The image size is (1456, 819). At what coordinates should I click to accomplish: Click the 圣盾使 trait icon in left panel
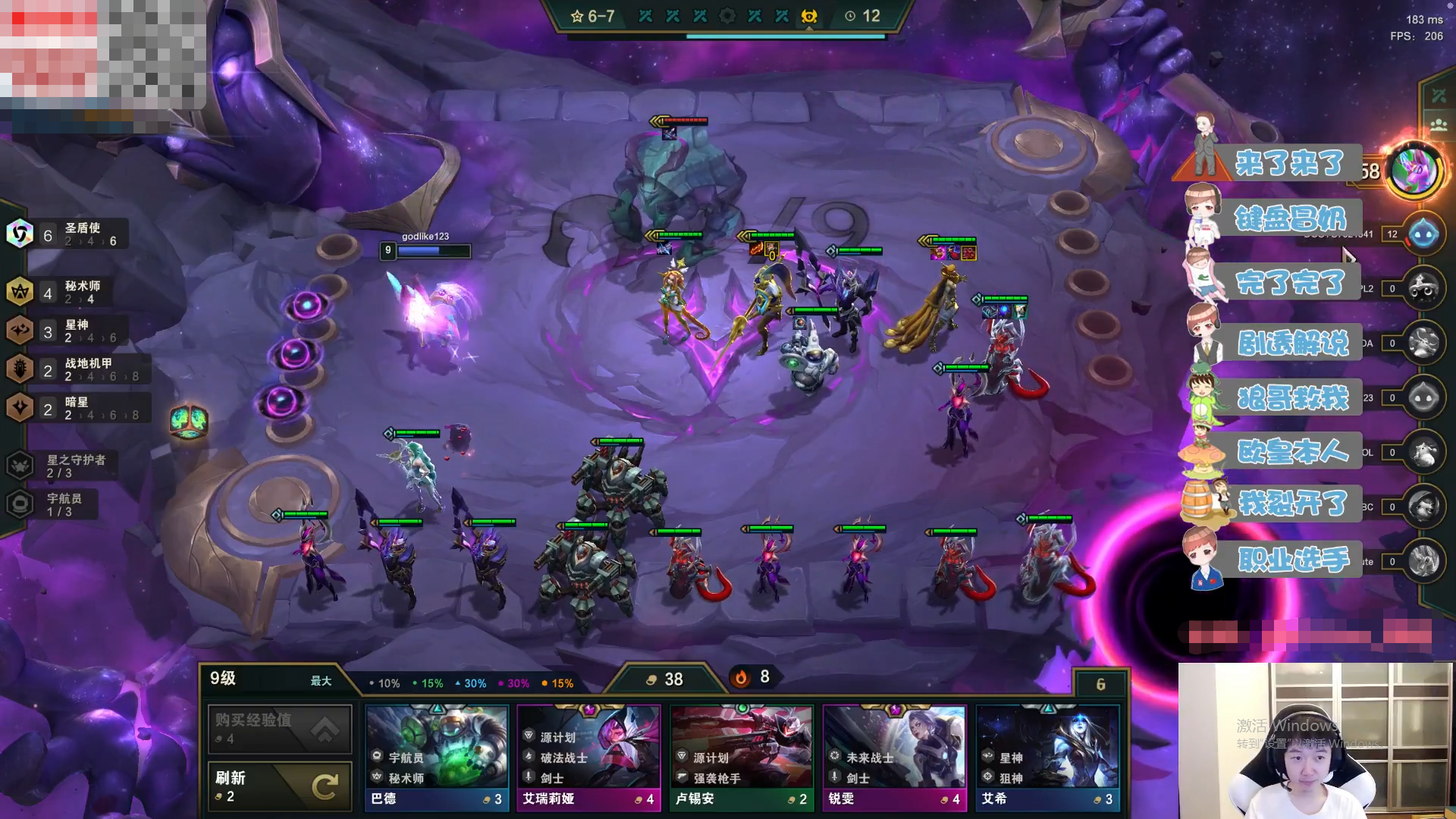[x=21, y=233]
